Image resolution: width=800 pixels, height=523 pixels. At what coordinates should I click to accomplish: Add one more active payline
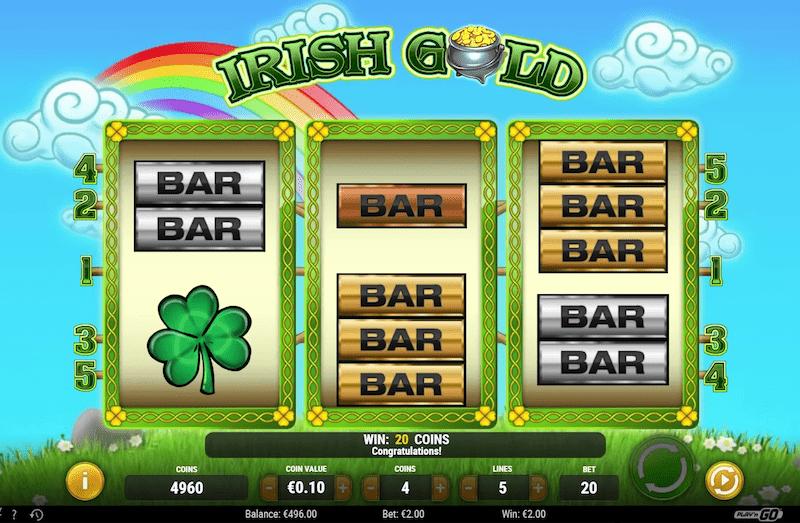(538, 487)
